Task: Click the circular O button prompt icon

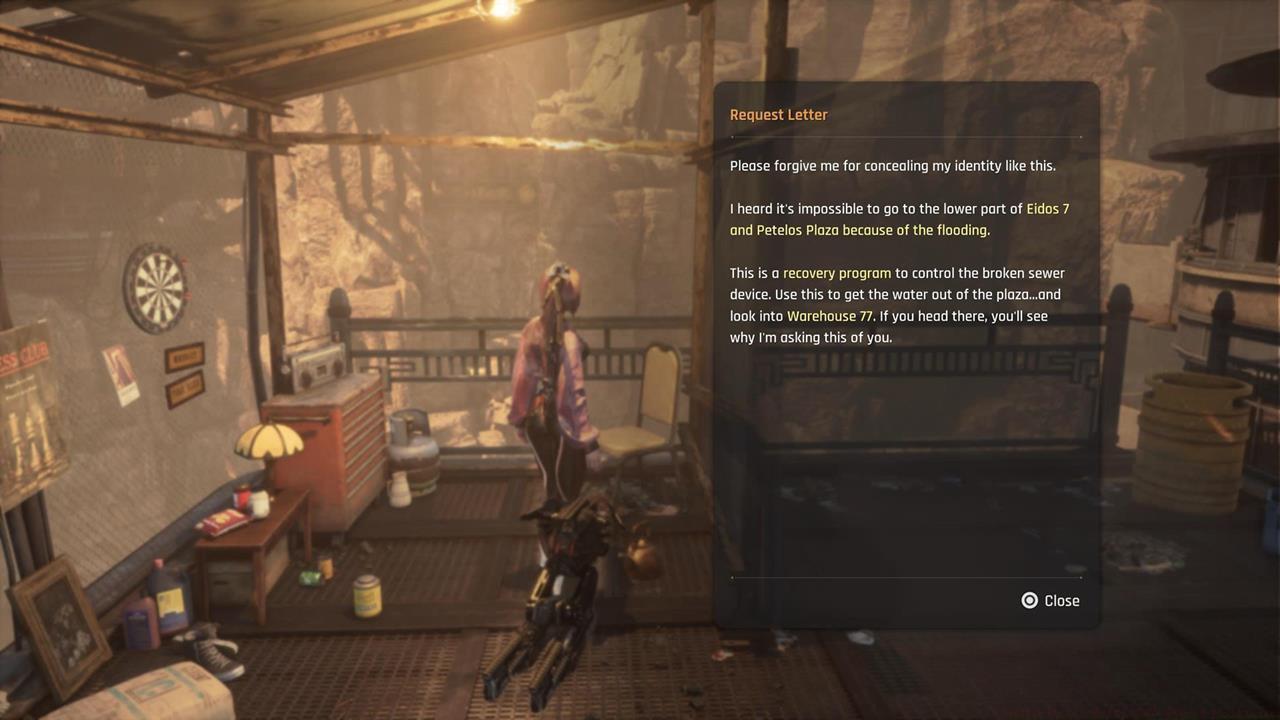Action: pos(1029,600)
